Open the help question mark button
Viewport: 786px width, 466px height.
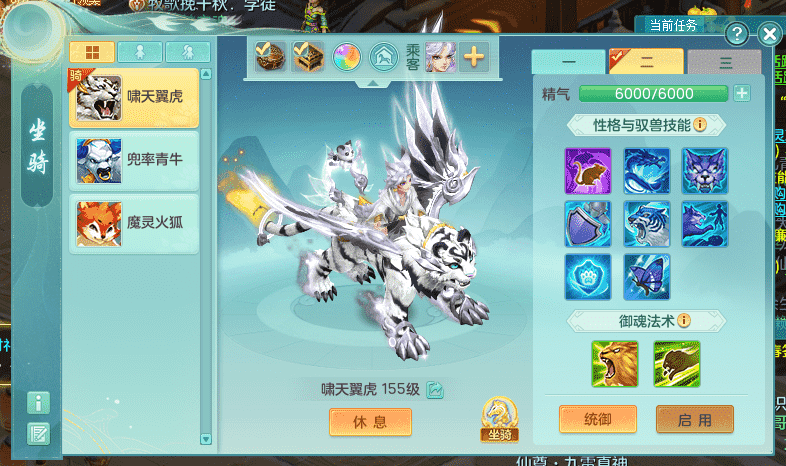735,34
